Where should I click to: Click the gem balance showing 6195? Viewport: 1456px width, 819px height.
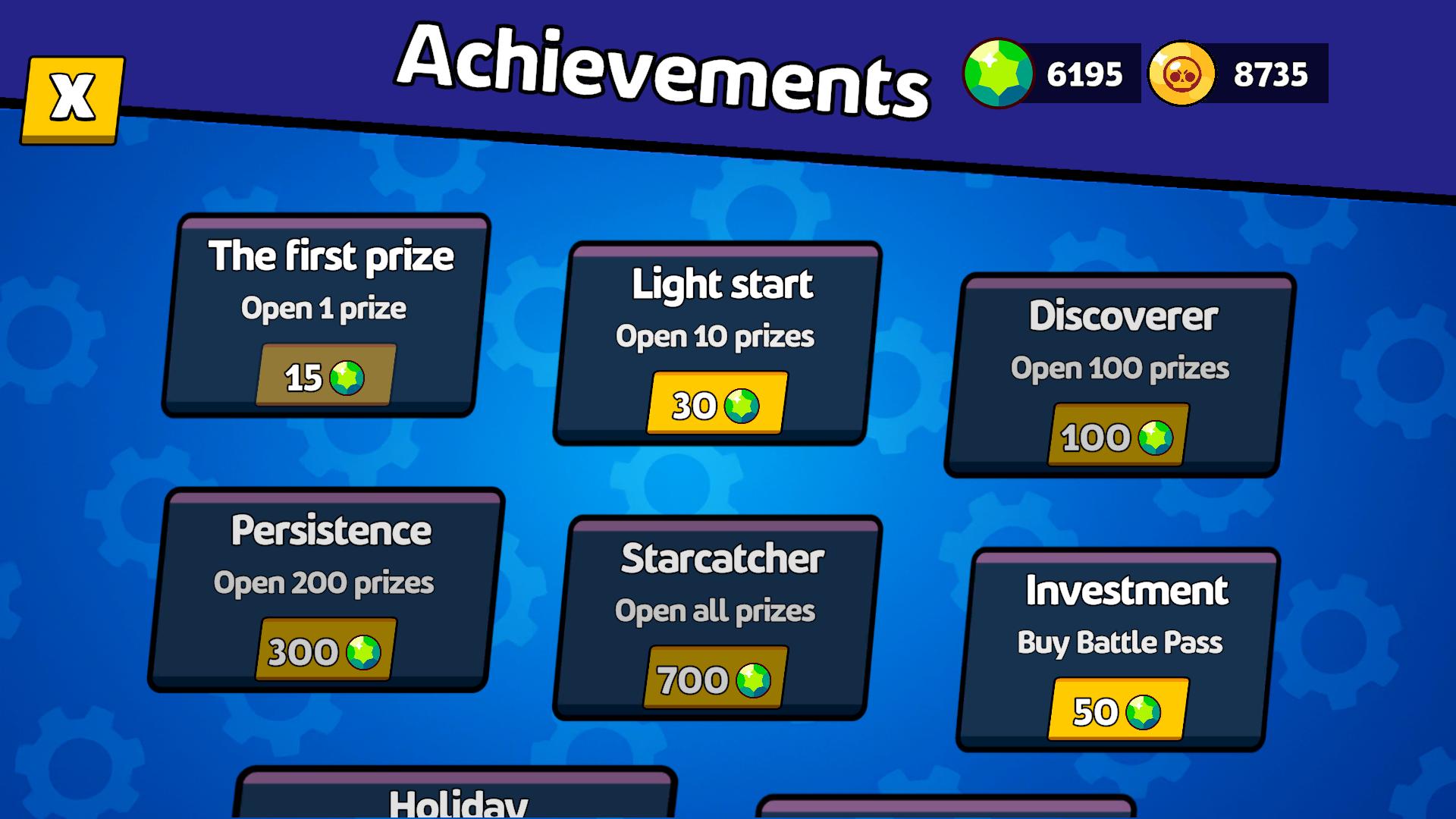[1084, 72]
